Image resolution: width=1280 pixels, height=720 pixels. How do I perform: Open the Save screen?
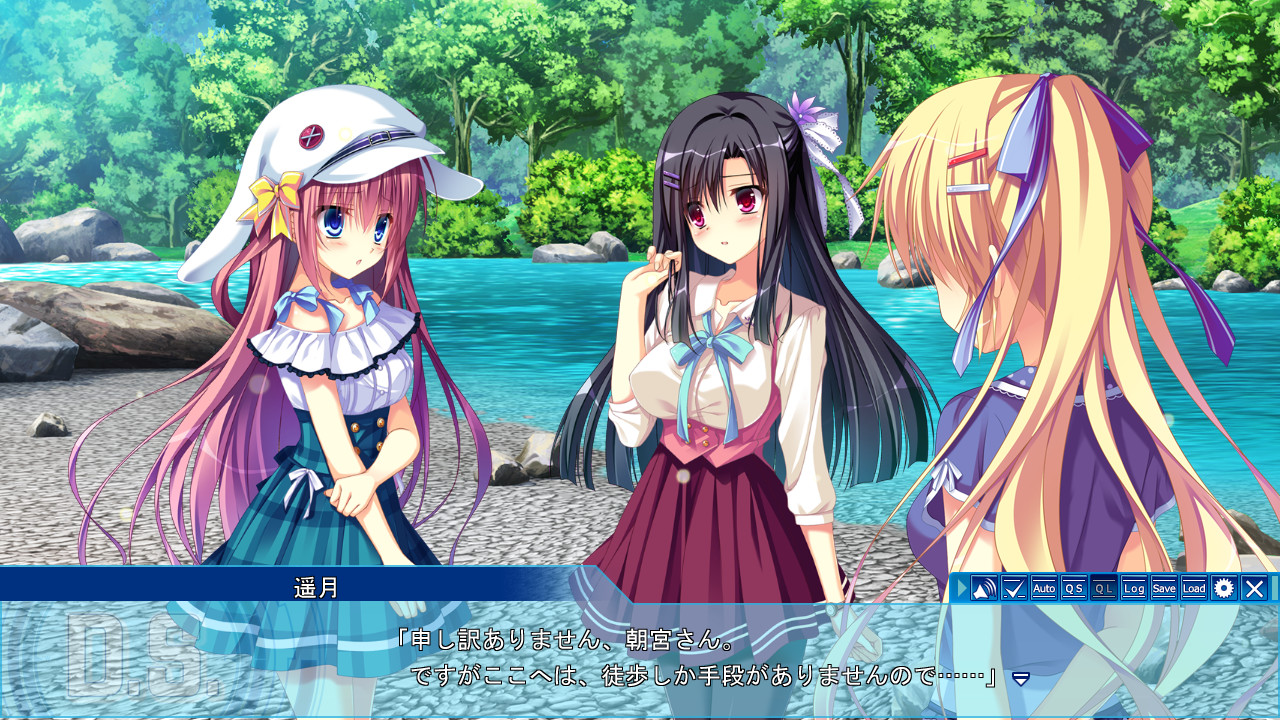1162,589
